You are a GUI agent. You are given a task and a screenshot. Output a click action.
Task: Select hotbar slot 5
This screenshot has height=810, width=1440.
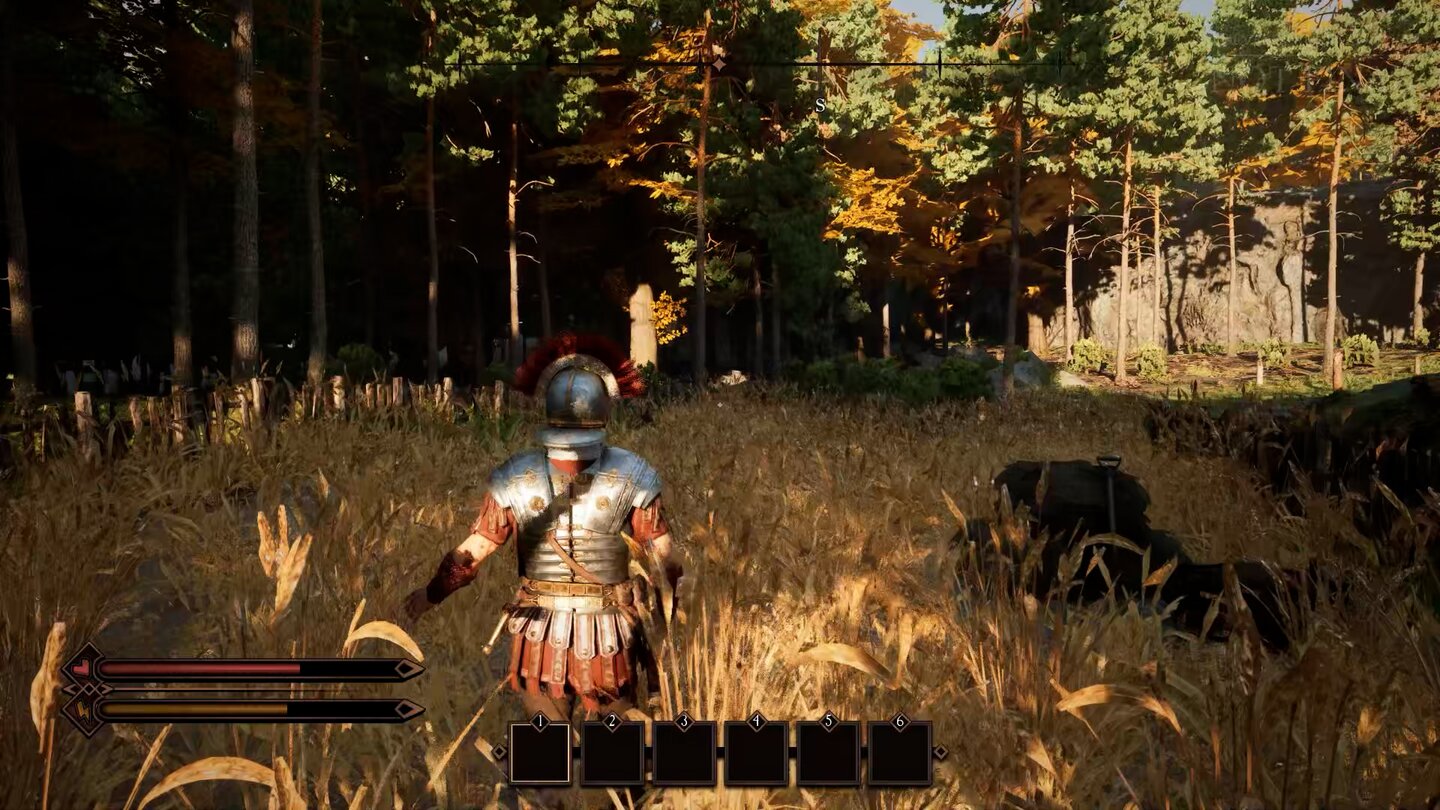click(828, 752)
